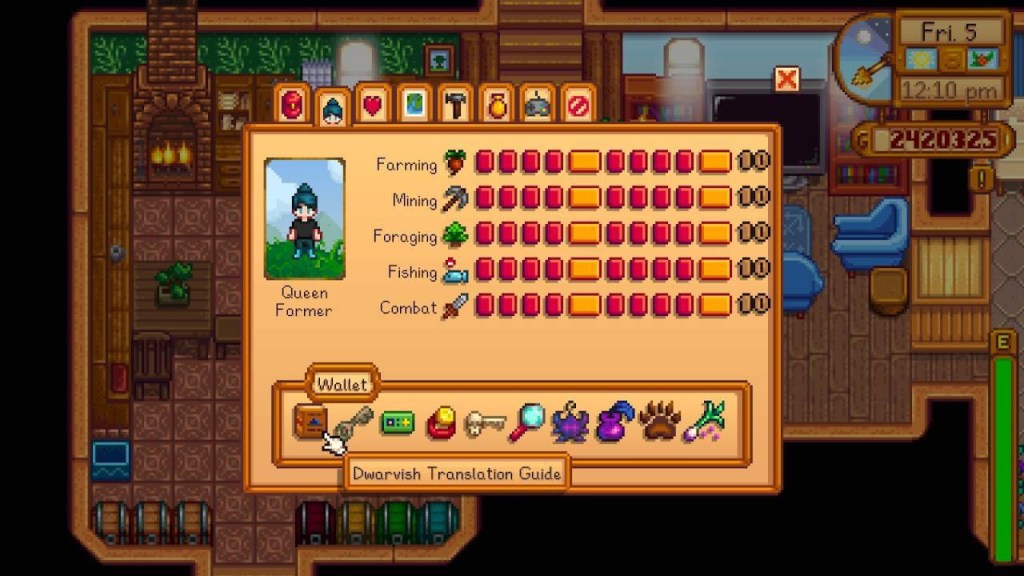
Task: Click the Dwarvish Translation Guide wallet item
Action: pos(310,422)
